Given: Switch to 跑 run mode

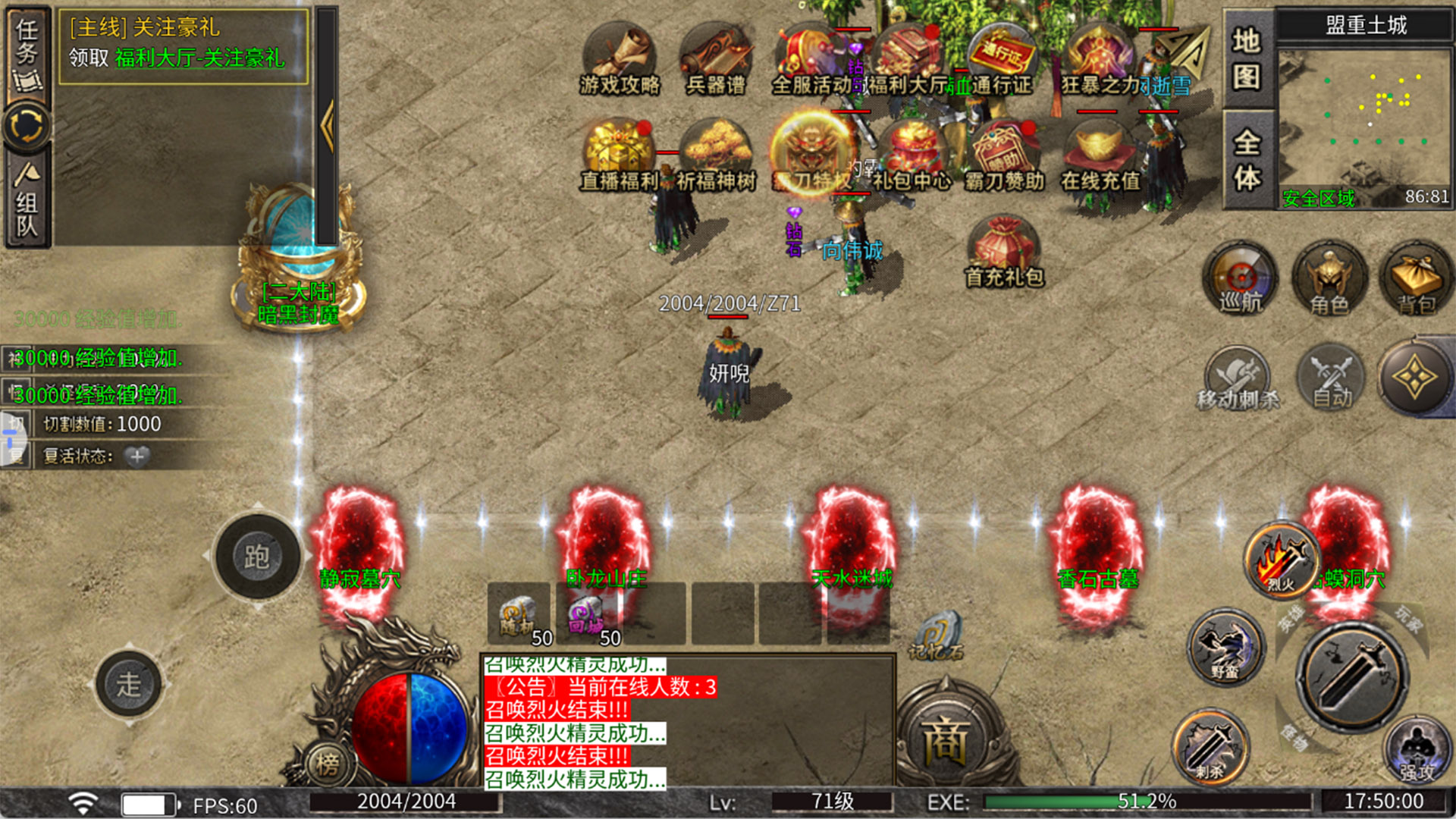Looking at the screenshot, I should [257, 557].
